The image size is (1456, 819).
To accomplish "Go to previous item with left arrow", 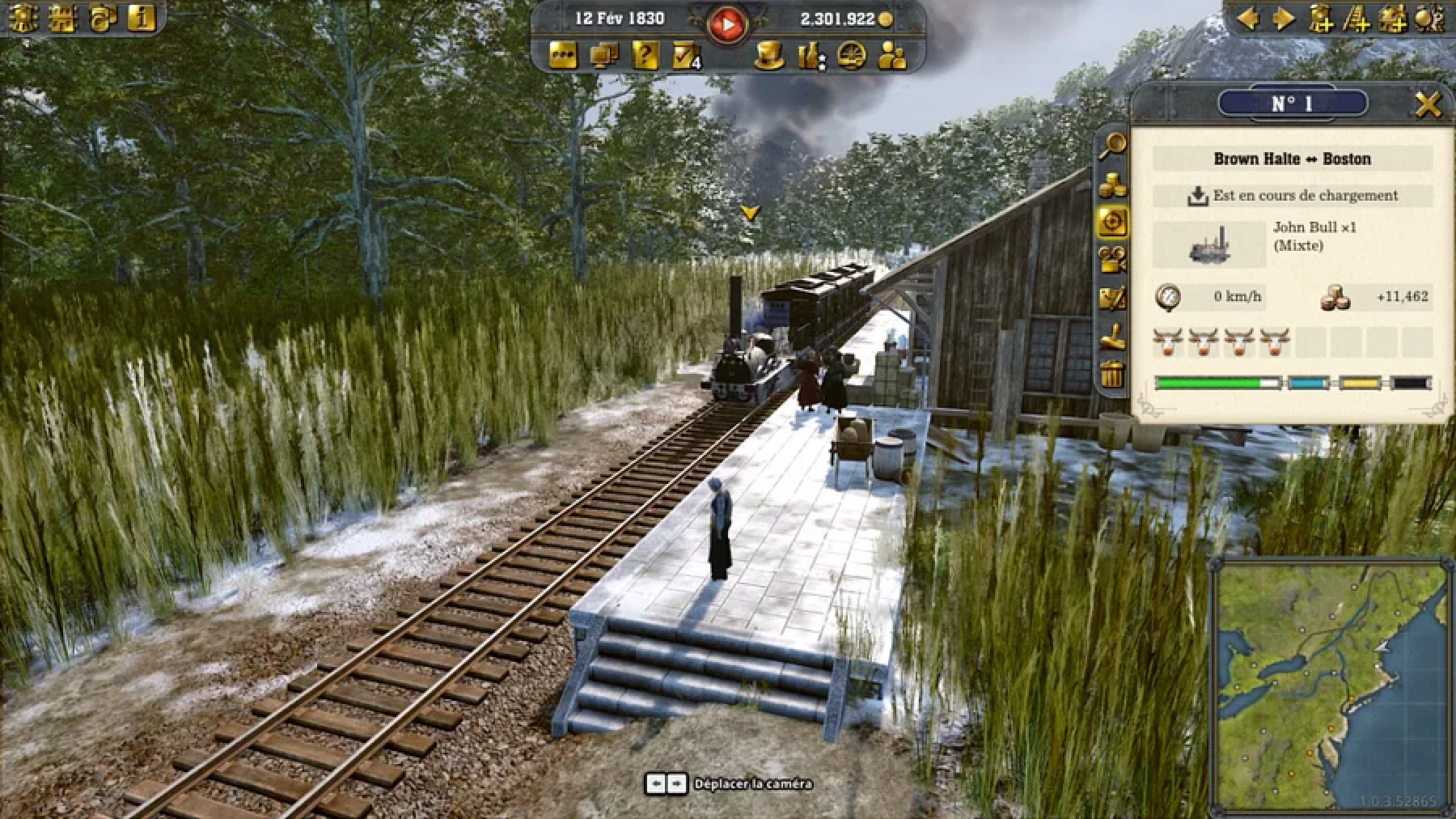I will pos(1249,18).
